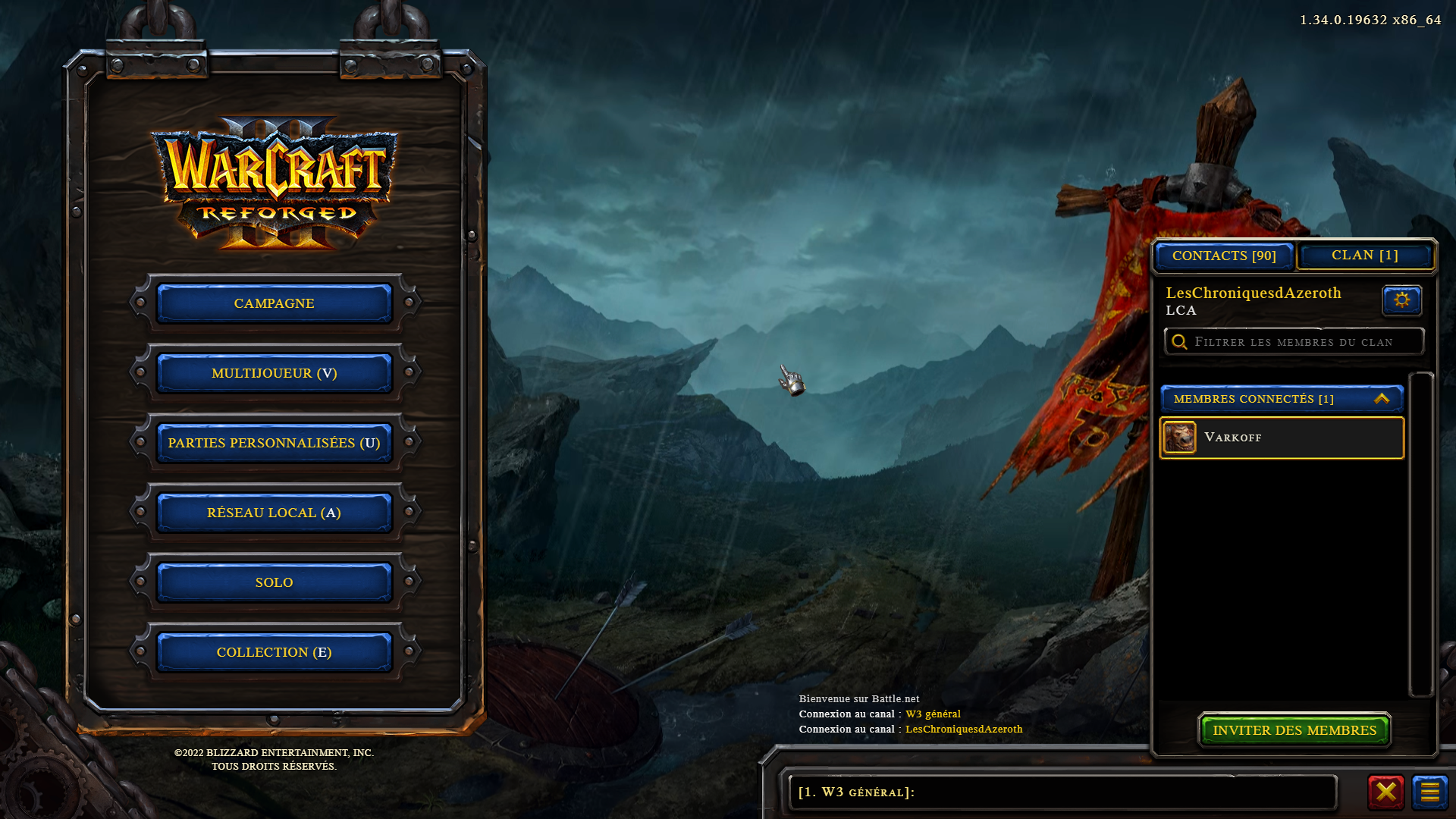This screenshot has height=819, width=1456.
Task: Switch to the Contacts [90] tab
Action: pos(1224,256)
